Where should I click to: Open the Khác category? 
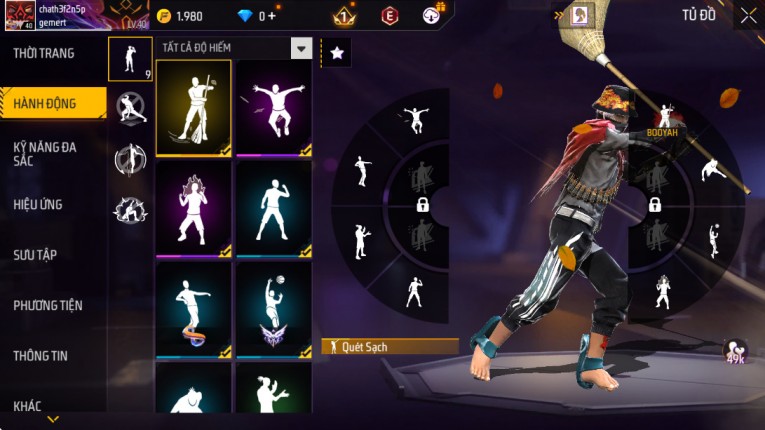click(x=28, y=405)
